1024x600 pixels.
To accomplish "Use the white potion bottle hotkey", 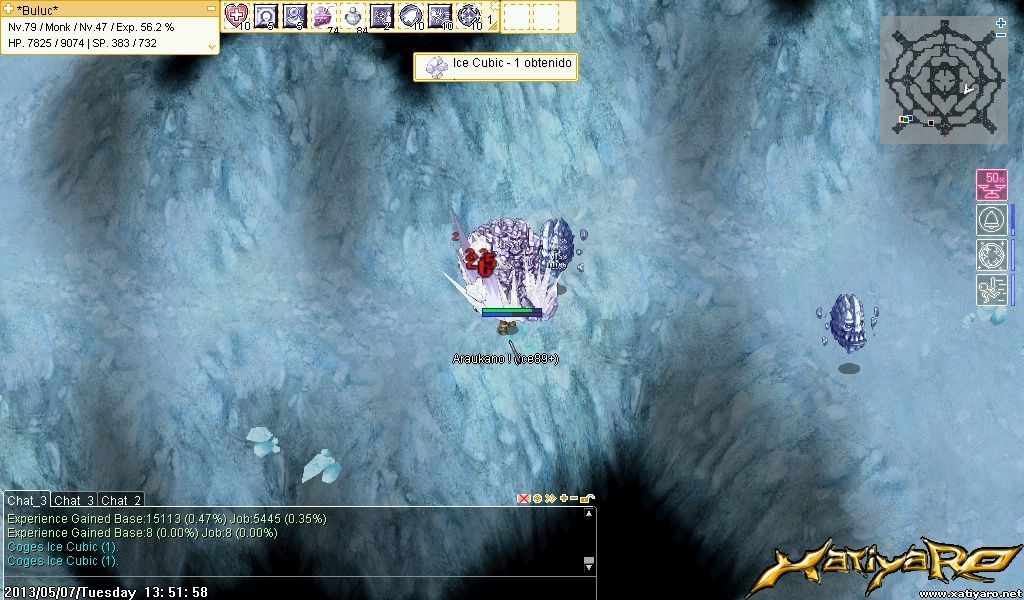I will (353, 15).
